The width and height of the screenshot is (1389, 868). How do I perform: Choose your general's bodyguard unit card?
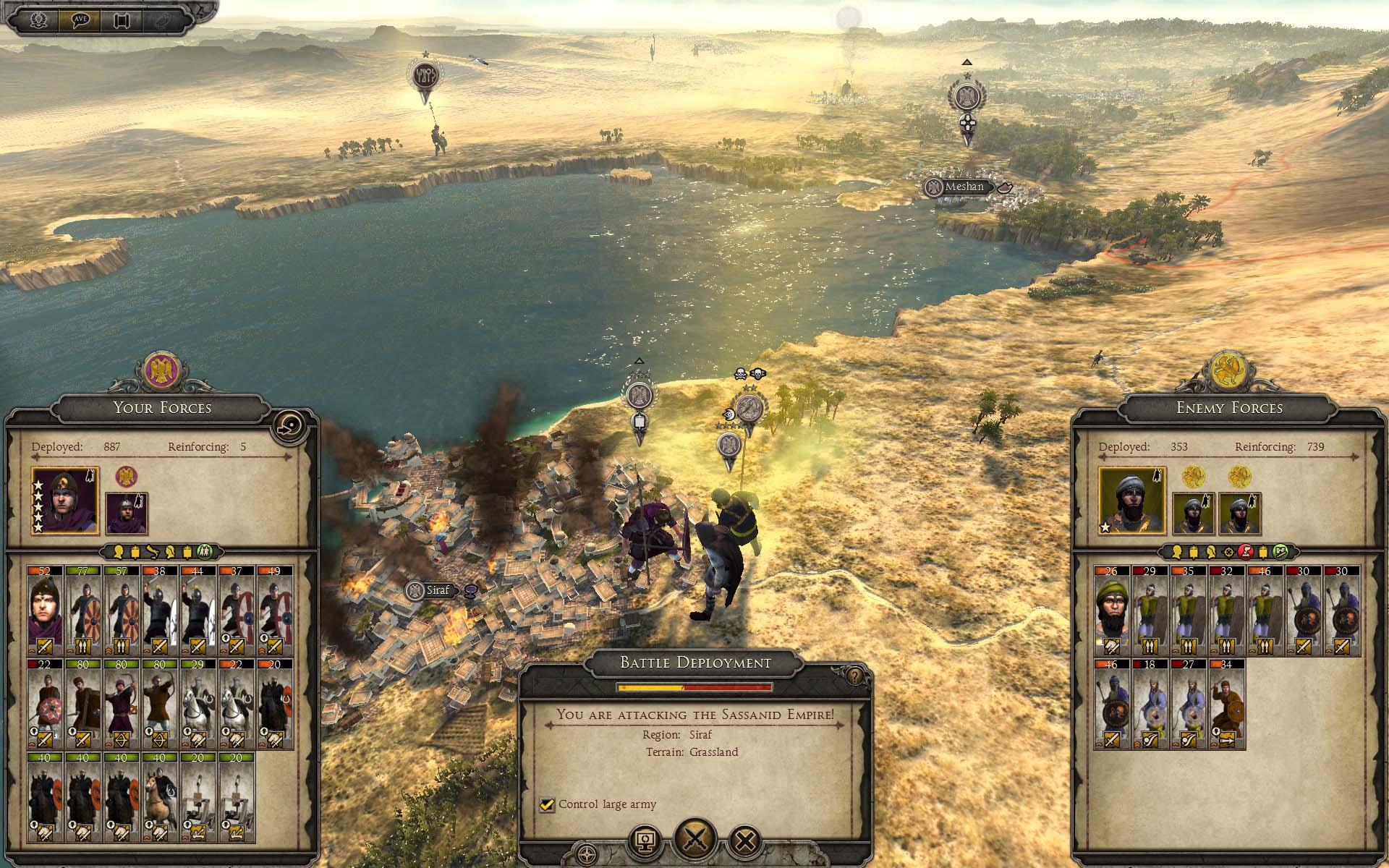[x=46, y=610]
